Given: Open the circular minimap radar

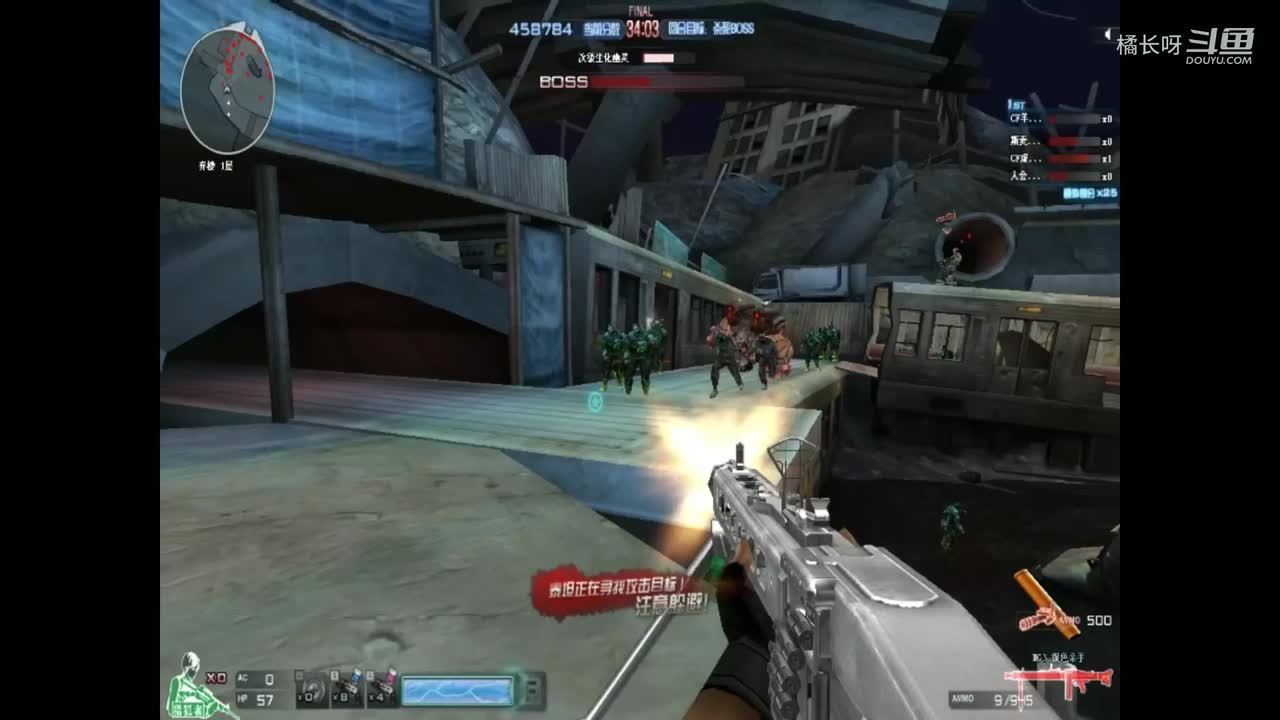Looking at the screenshot, I should click(x=227, y=90).
